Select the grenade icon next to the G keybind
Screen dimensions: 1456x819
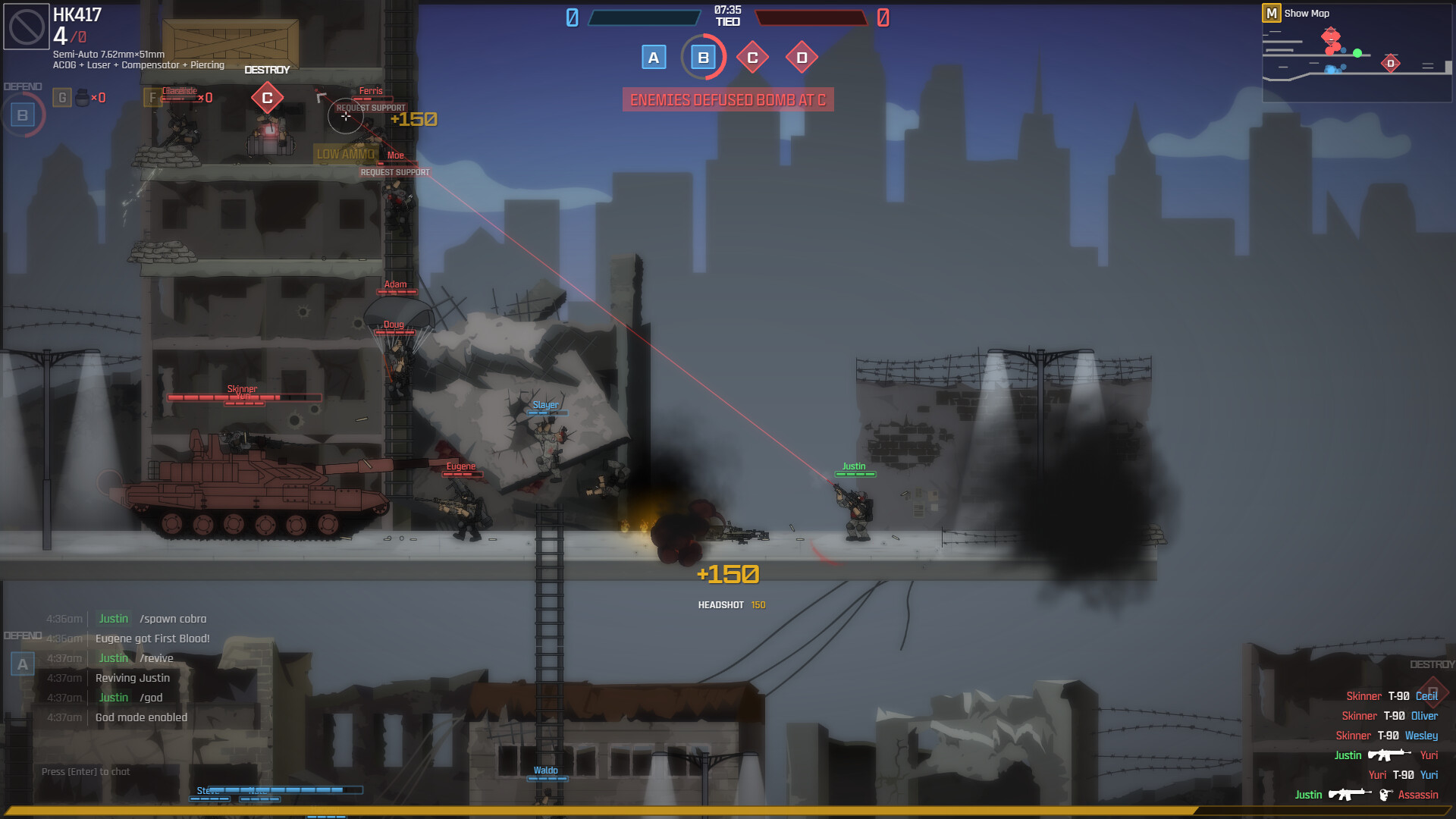click(x=81, y=96)
